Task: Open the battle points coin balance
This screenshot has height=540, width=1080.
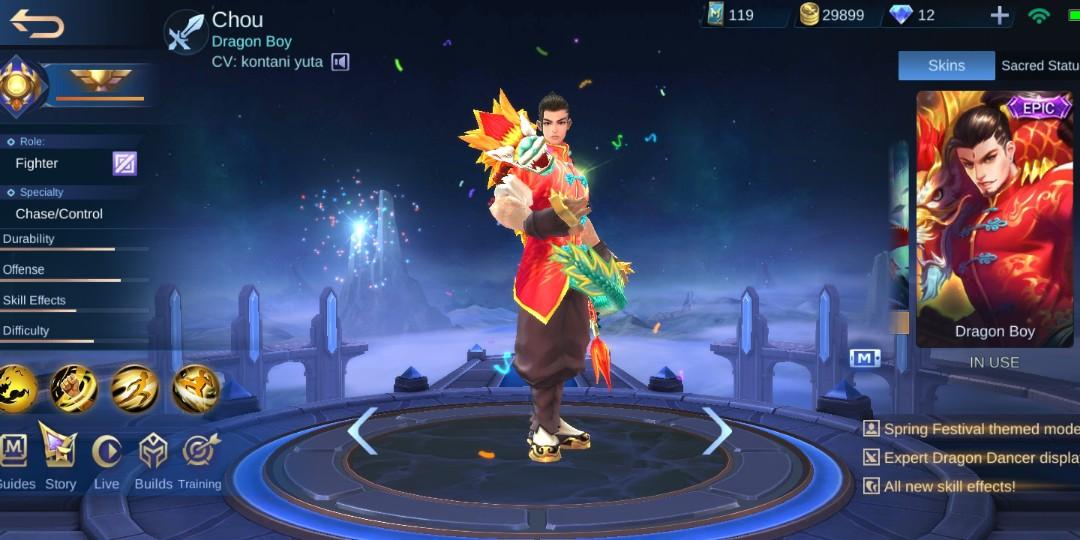Action: point(831,15)
